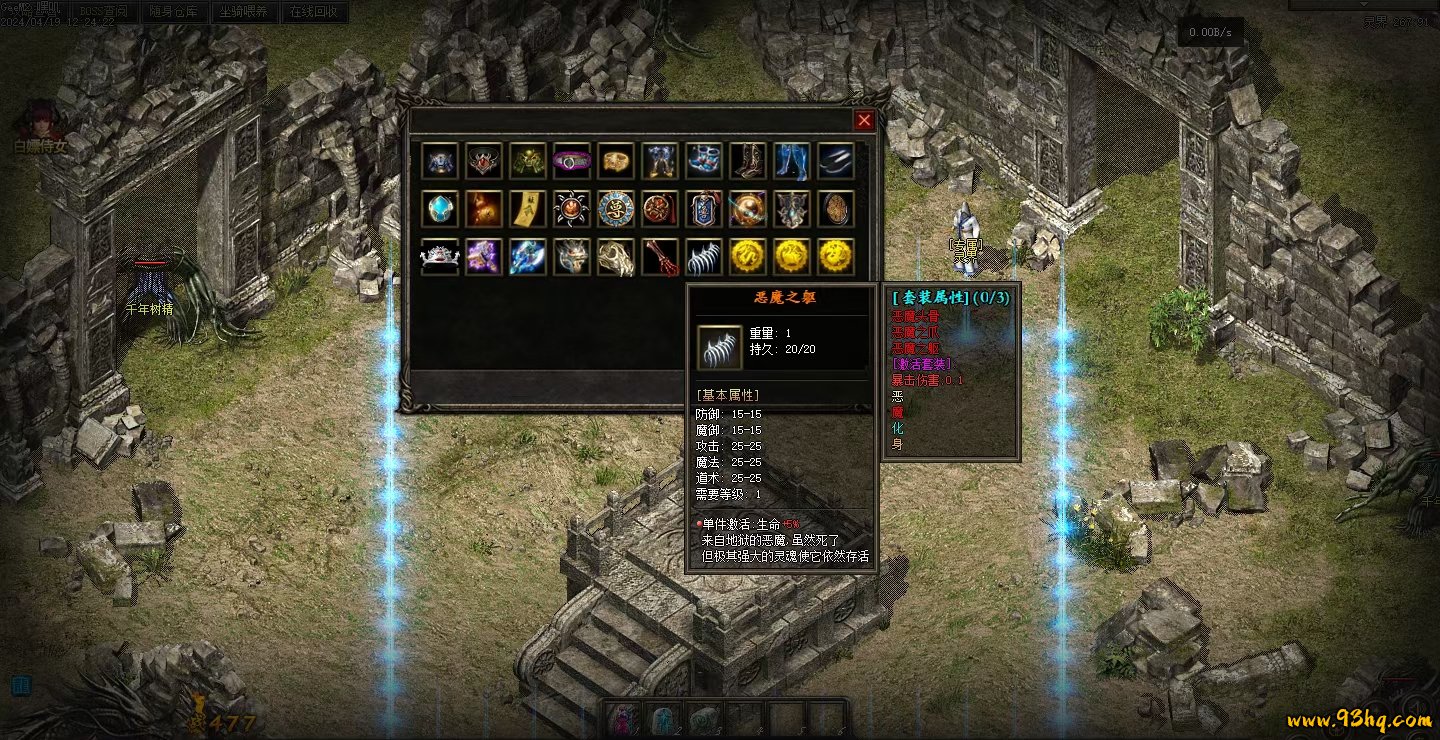
Task: Select the golden ring item slot
Action: point(616,160)
